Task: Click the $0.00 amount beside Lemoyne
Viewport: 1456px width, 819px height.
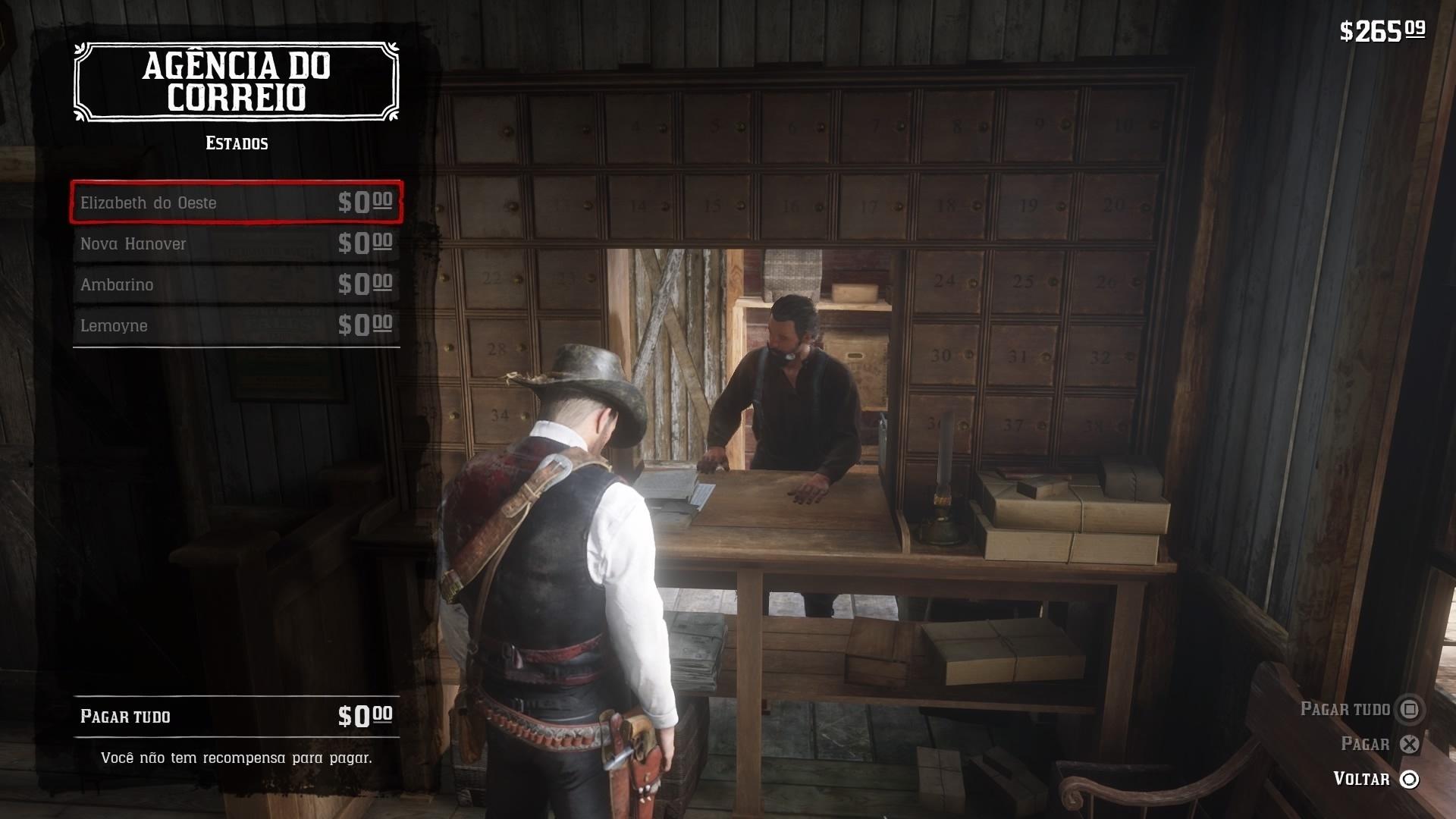Action: 365,325
